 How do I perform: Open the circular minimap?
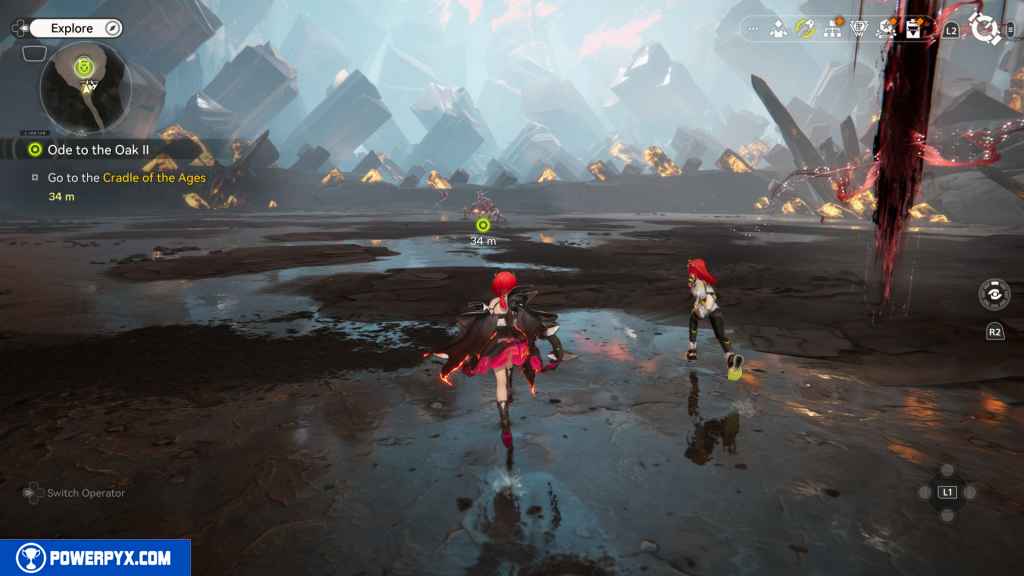85,87
